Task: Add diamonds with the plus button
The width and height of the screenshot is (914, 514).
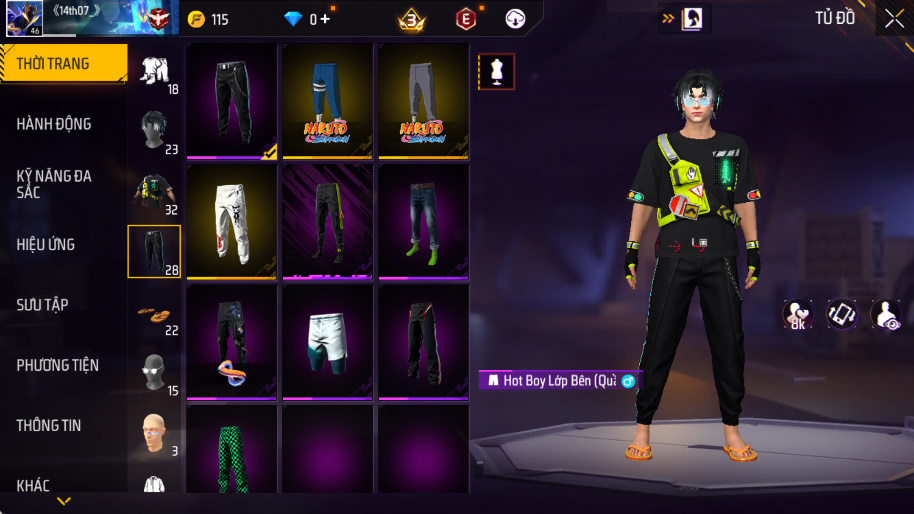Action: pos(326,19)
